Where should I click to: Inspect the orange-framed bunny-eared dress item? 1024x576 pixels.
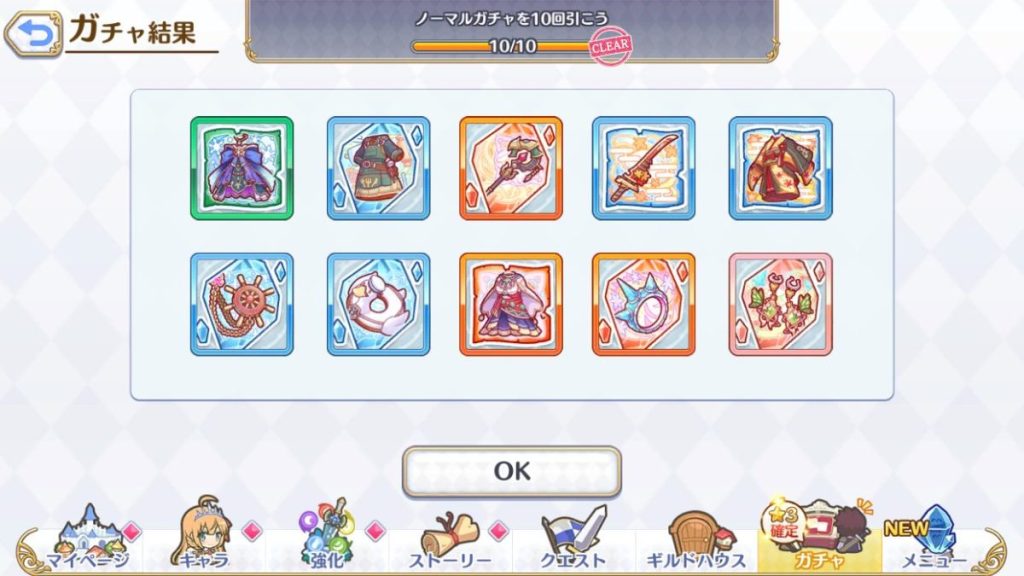pyautogui.click(x=511, y=304)
